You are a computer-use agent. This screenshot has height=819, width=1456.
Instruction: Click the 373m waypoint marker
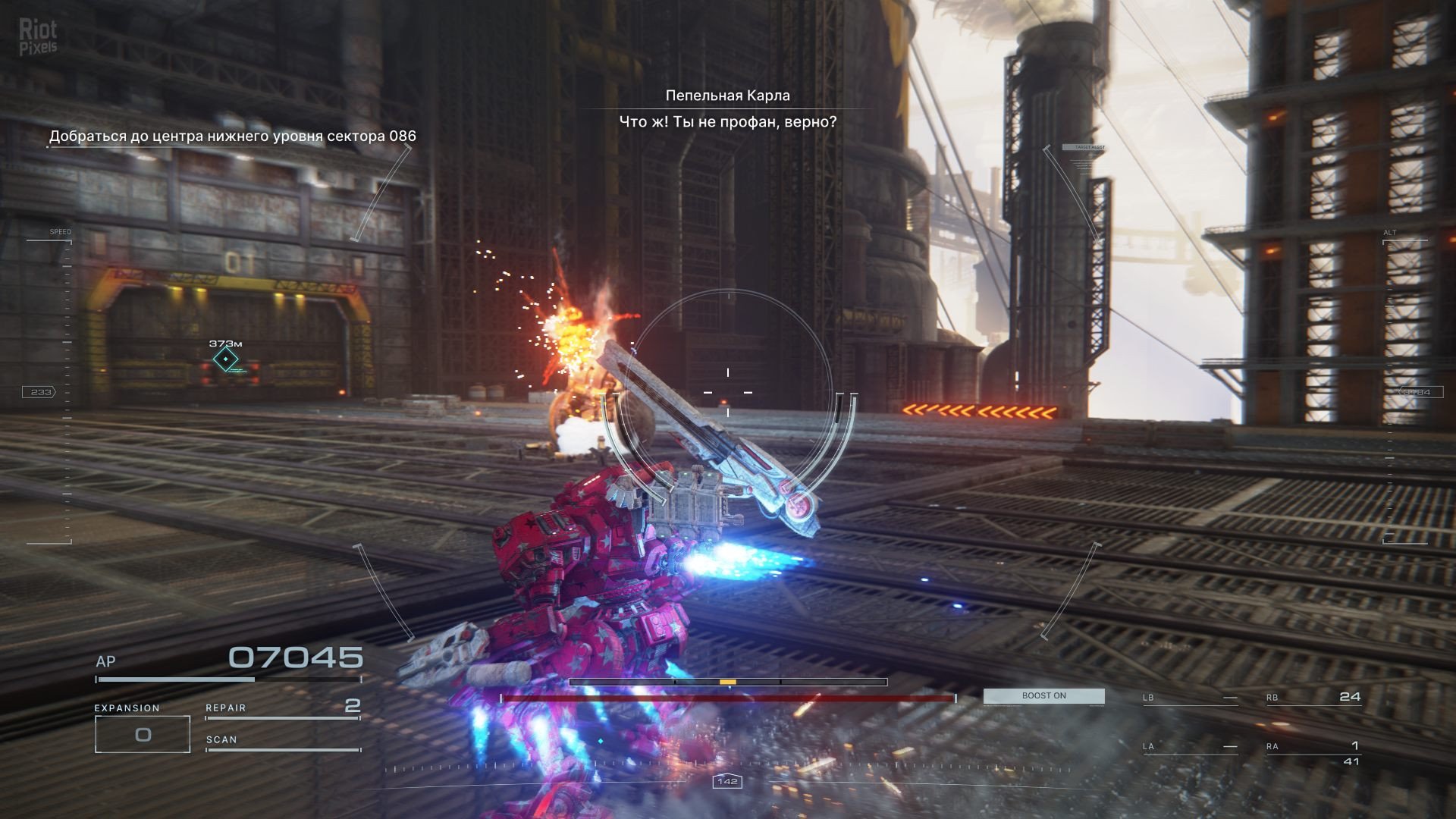(225, 359)
